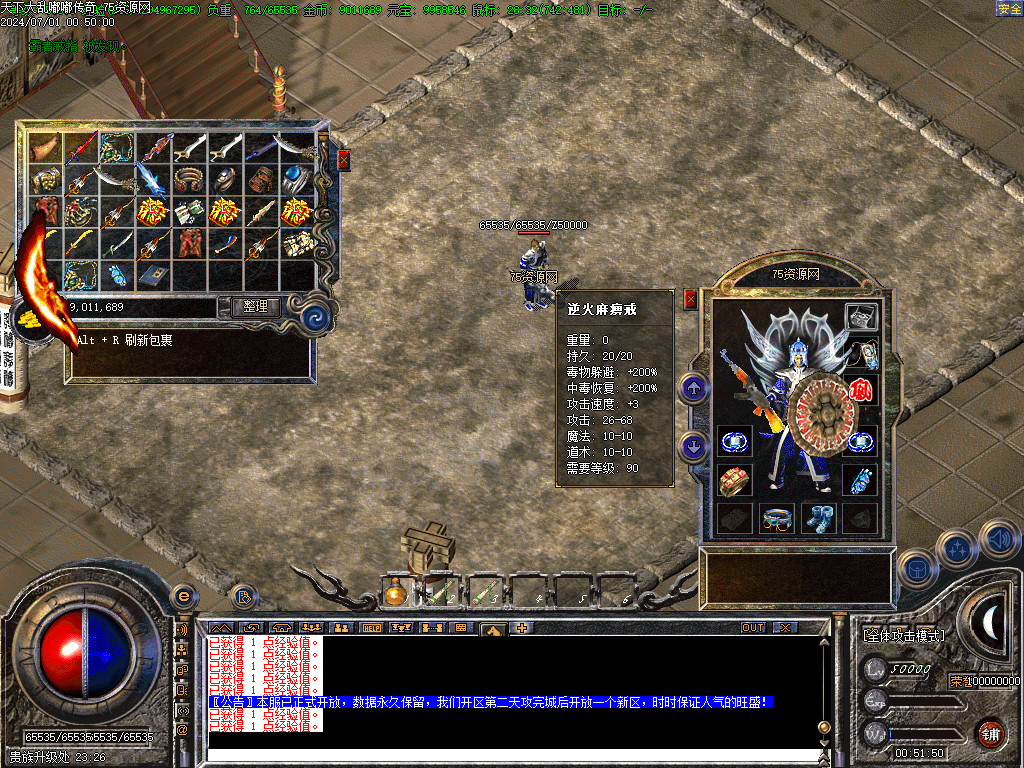
Task: Pick the horn item in the bag
Action: pos(45,148)
